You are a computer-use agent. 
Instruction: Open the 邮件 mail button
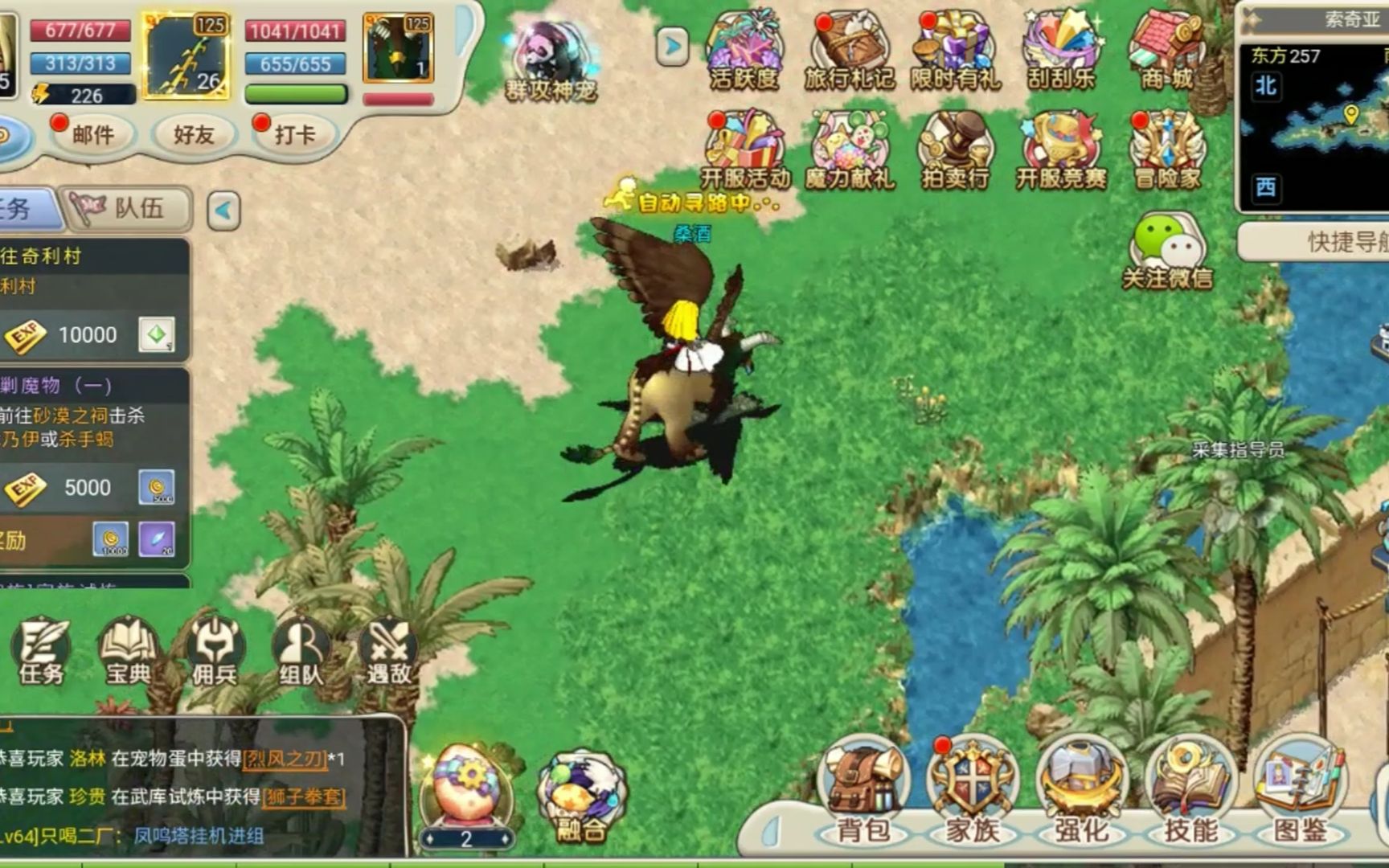(x=92, y=135)
